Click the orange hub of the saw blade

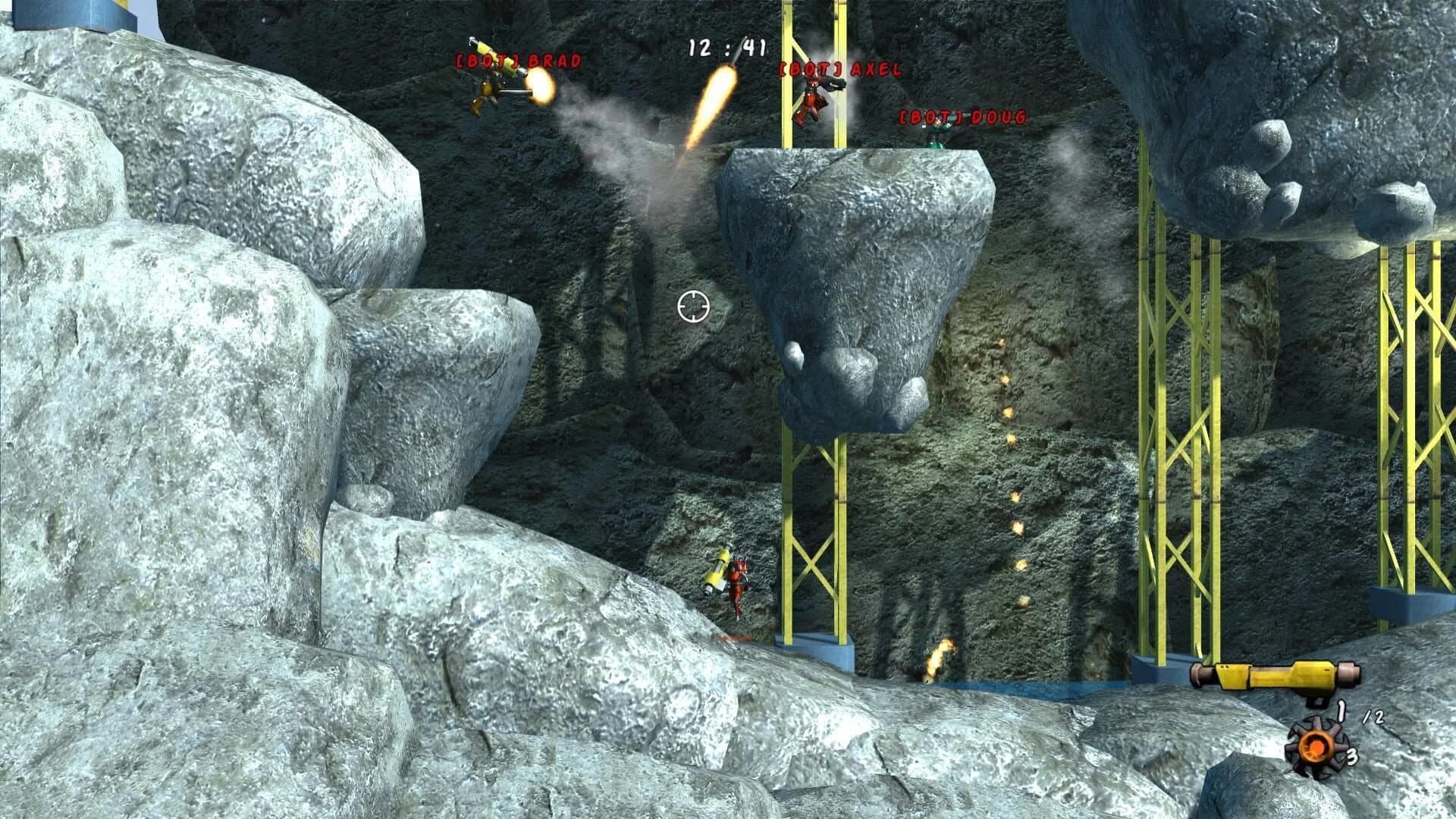click(x=1316, y=748)
